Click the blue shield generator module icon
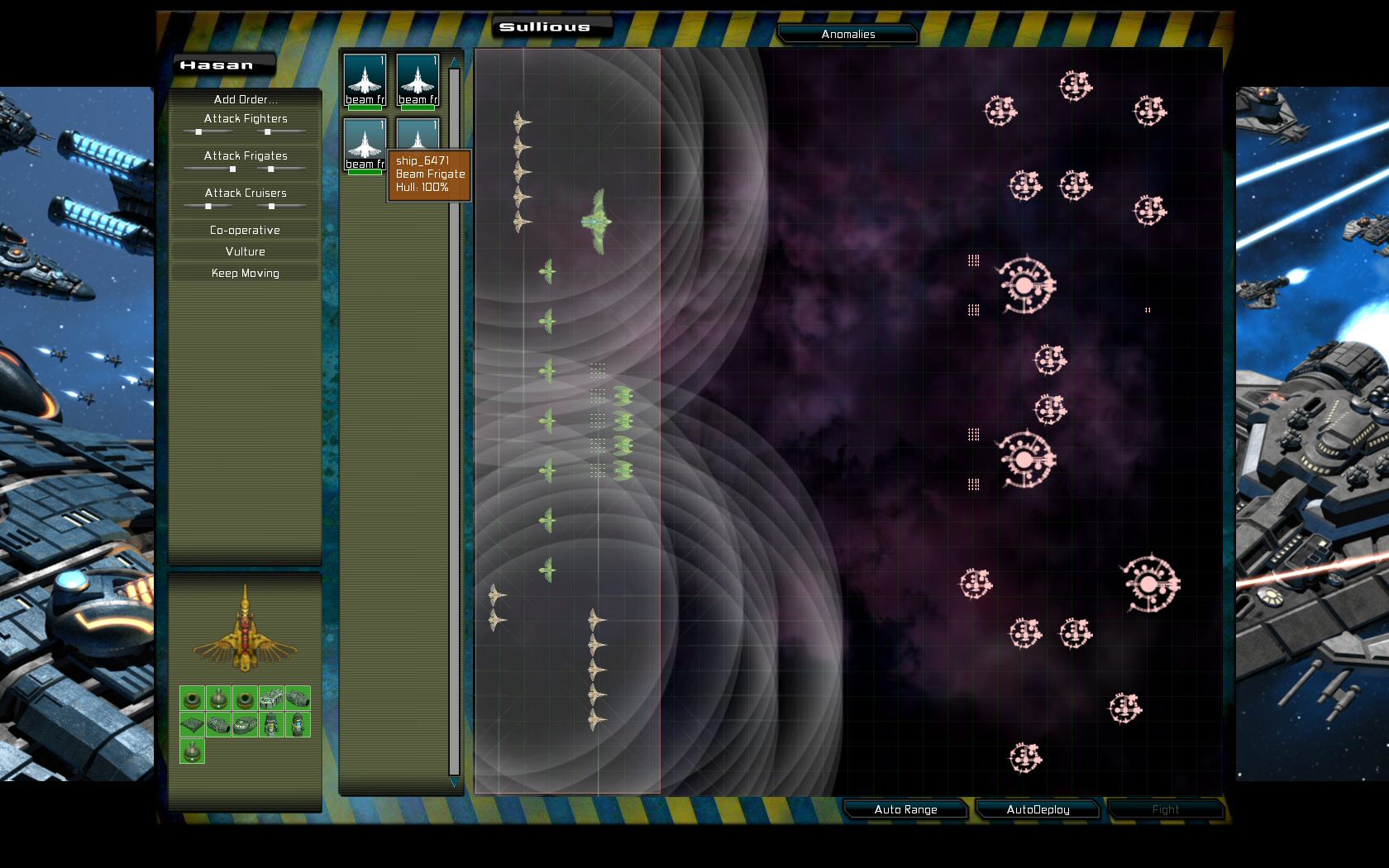The width and height of the screenshot is (1389, 868). [x=298, y=725]
